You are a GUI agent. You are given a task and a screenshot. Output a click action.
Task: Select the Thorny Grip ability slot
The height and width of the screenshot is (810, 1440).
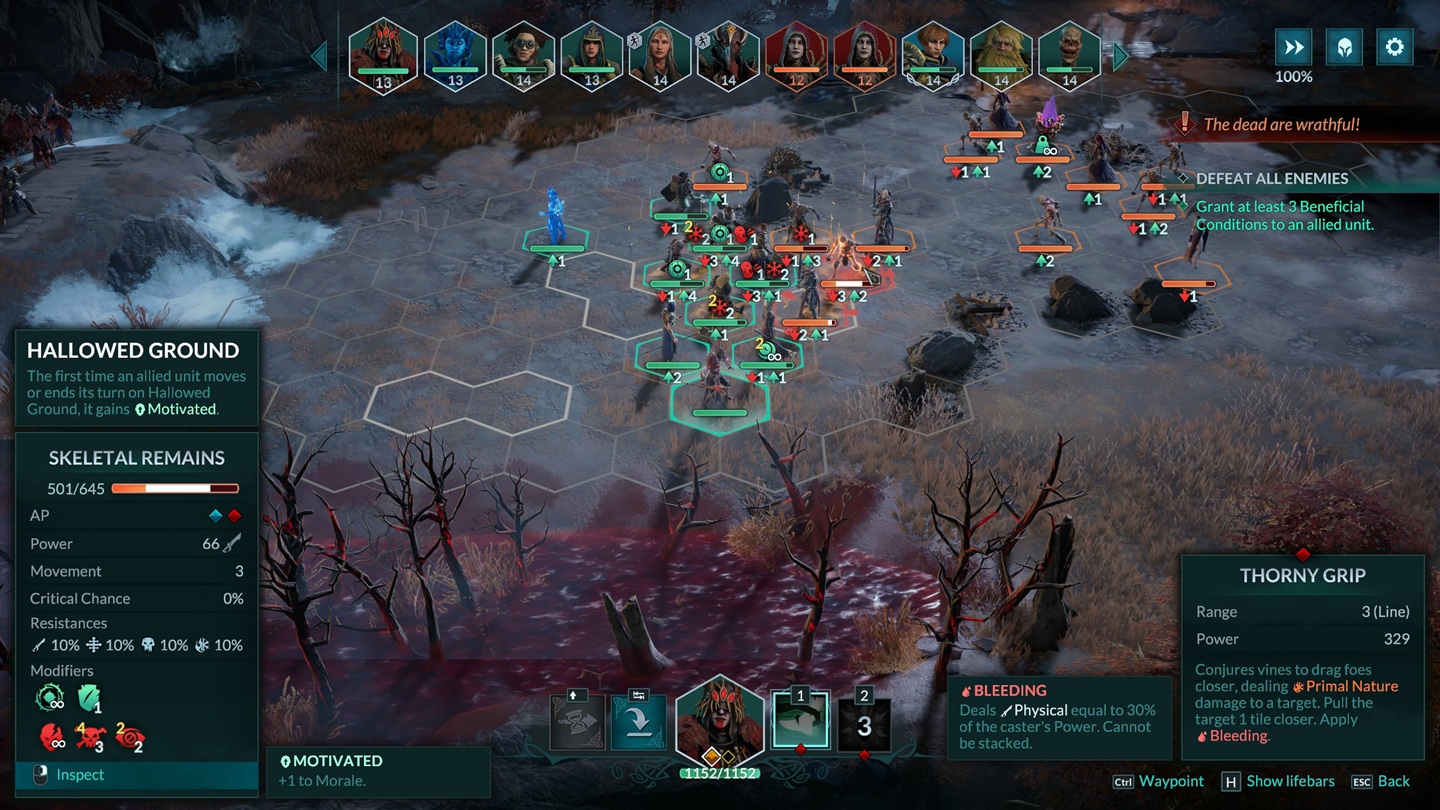800,722
